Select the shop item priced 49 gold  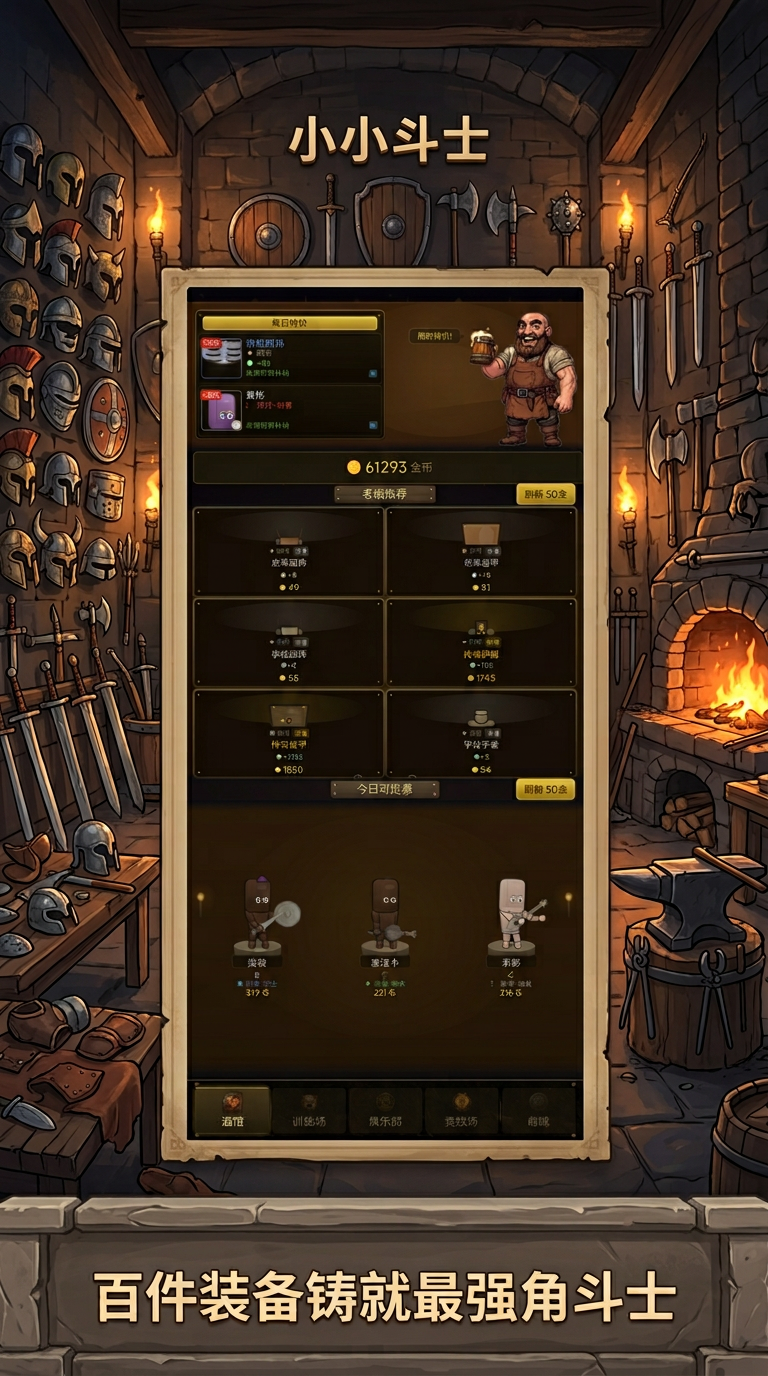(288, 552)
